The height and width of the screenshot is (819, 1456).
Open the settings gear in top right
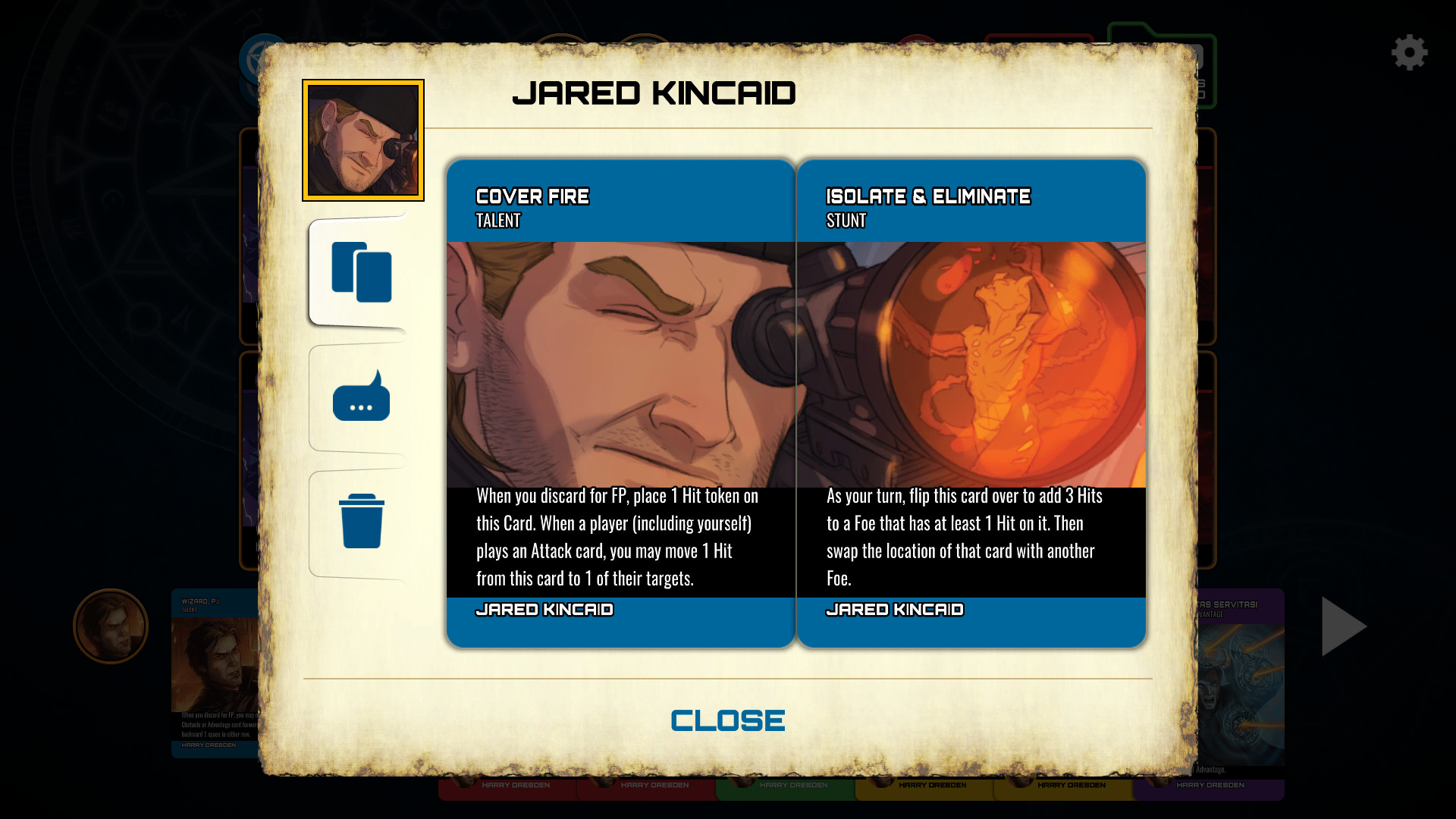(1410, 52)
